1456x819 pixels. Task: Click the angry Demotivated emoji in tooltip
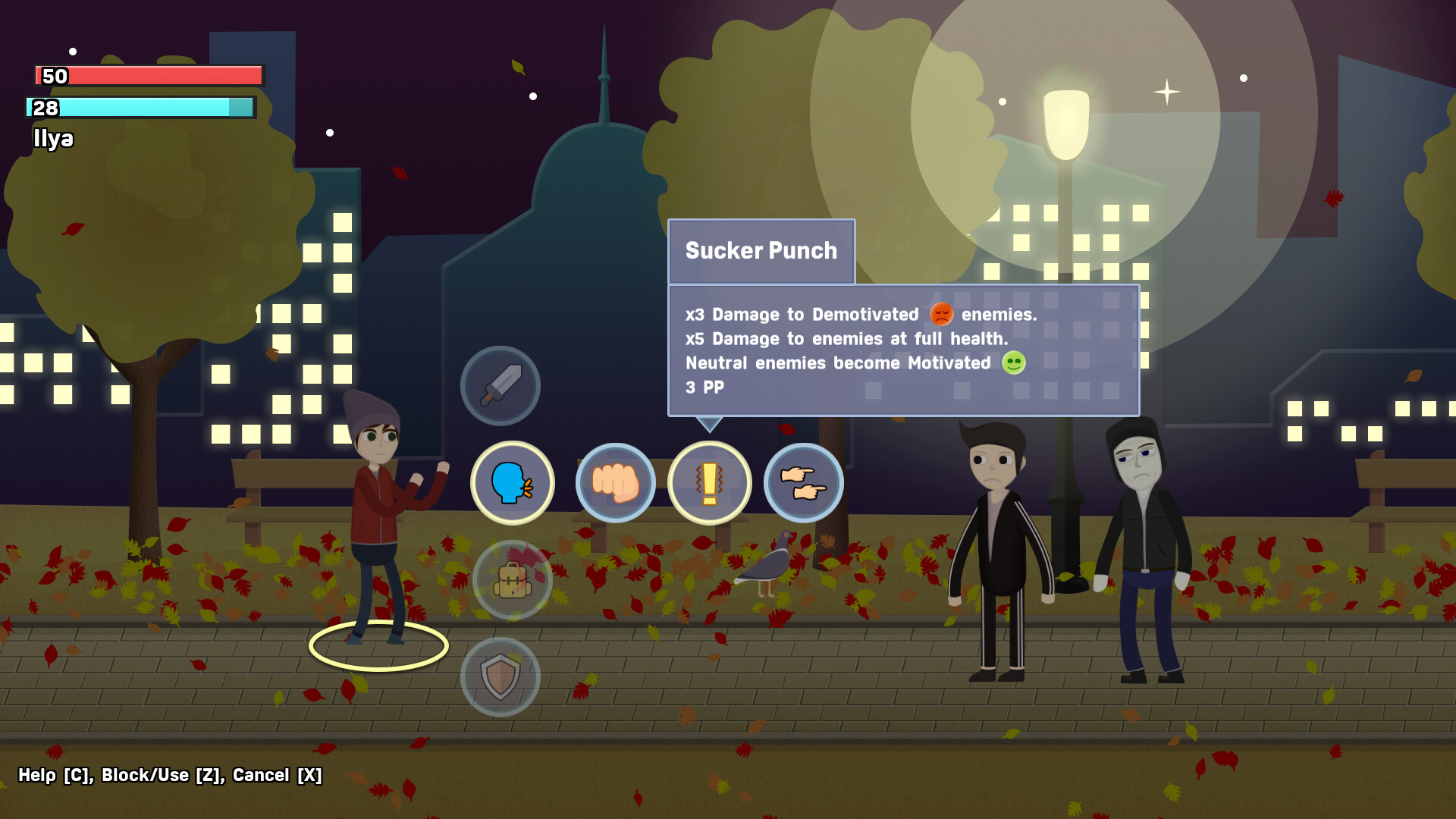click(940, 314)
